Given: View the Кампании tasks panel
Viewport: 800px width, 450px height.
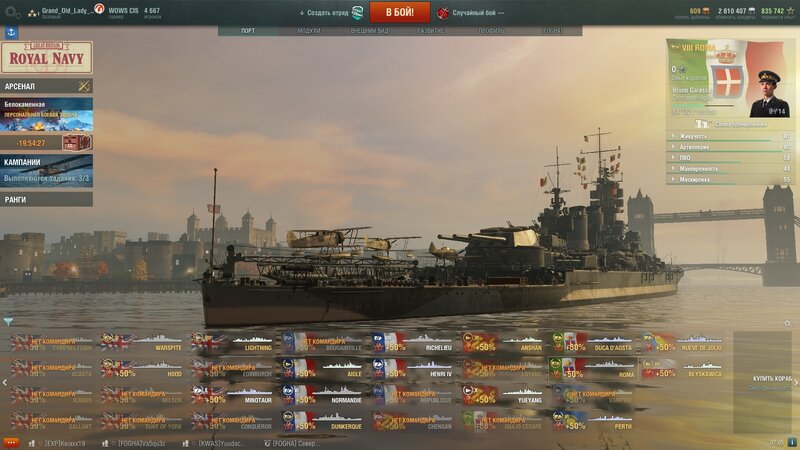Looking at the screenshot, I should (46, 169).
